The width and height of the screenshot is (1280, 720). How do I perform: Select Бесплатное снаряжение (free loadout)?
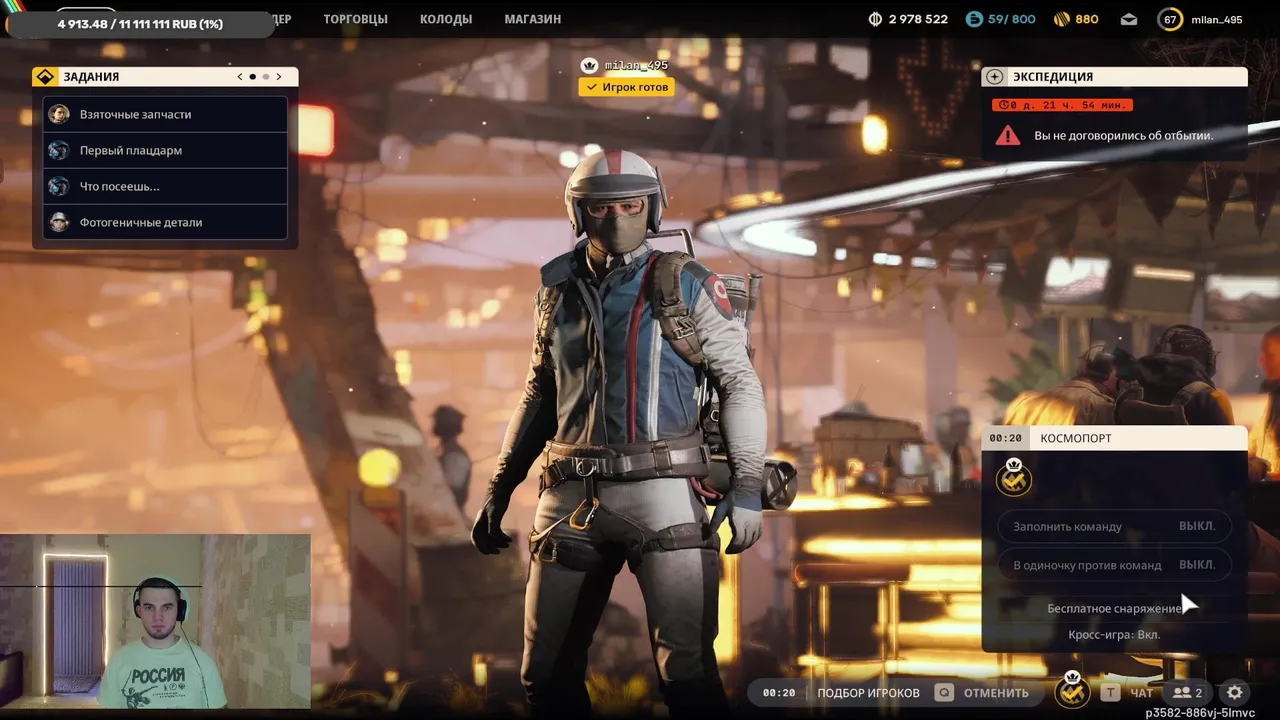tap(1114, 608)
